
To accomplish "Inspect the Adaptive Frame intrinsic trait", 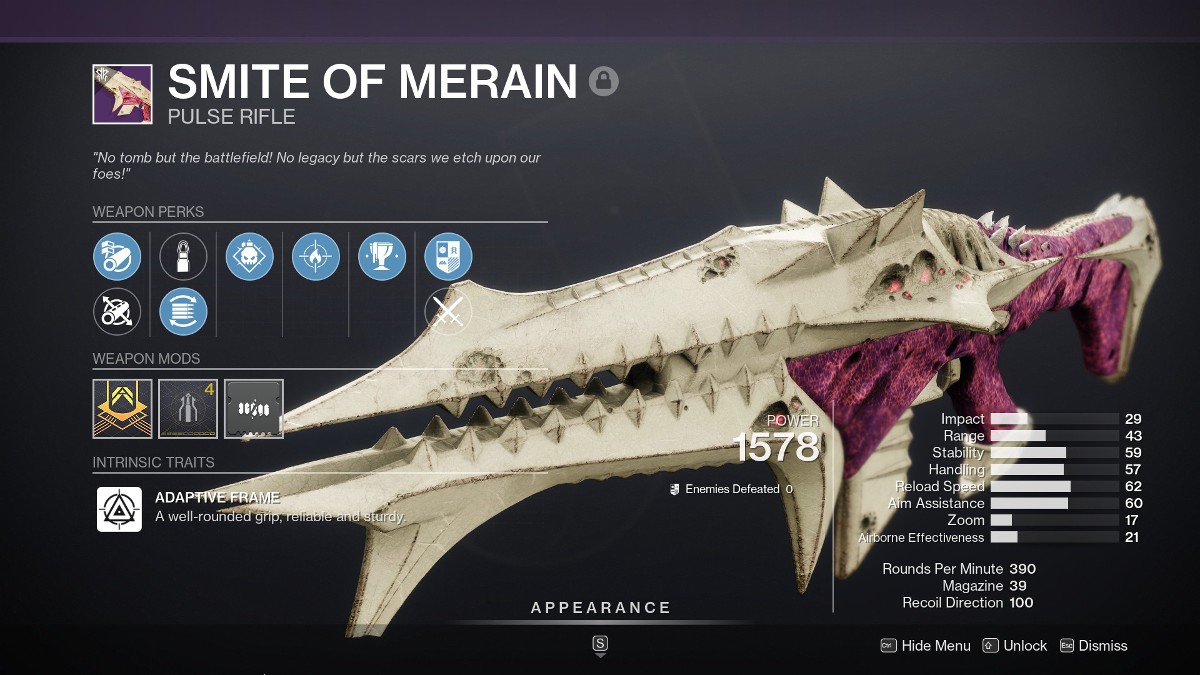I will (x=119, y=509).
